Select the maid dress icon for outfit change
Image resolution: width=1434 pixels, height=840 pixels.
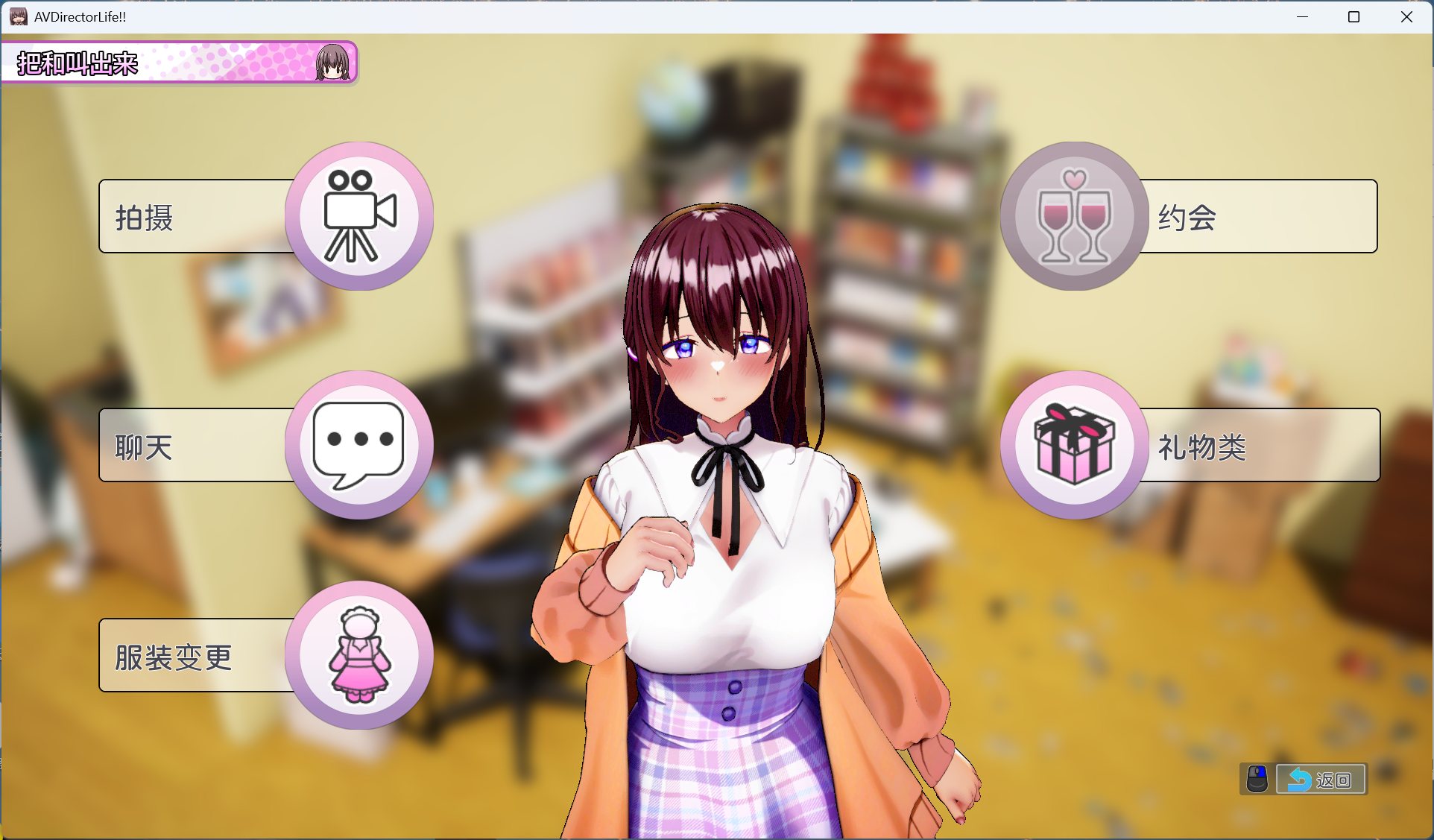358,654
